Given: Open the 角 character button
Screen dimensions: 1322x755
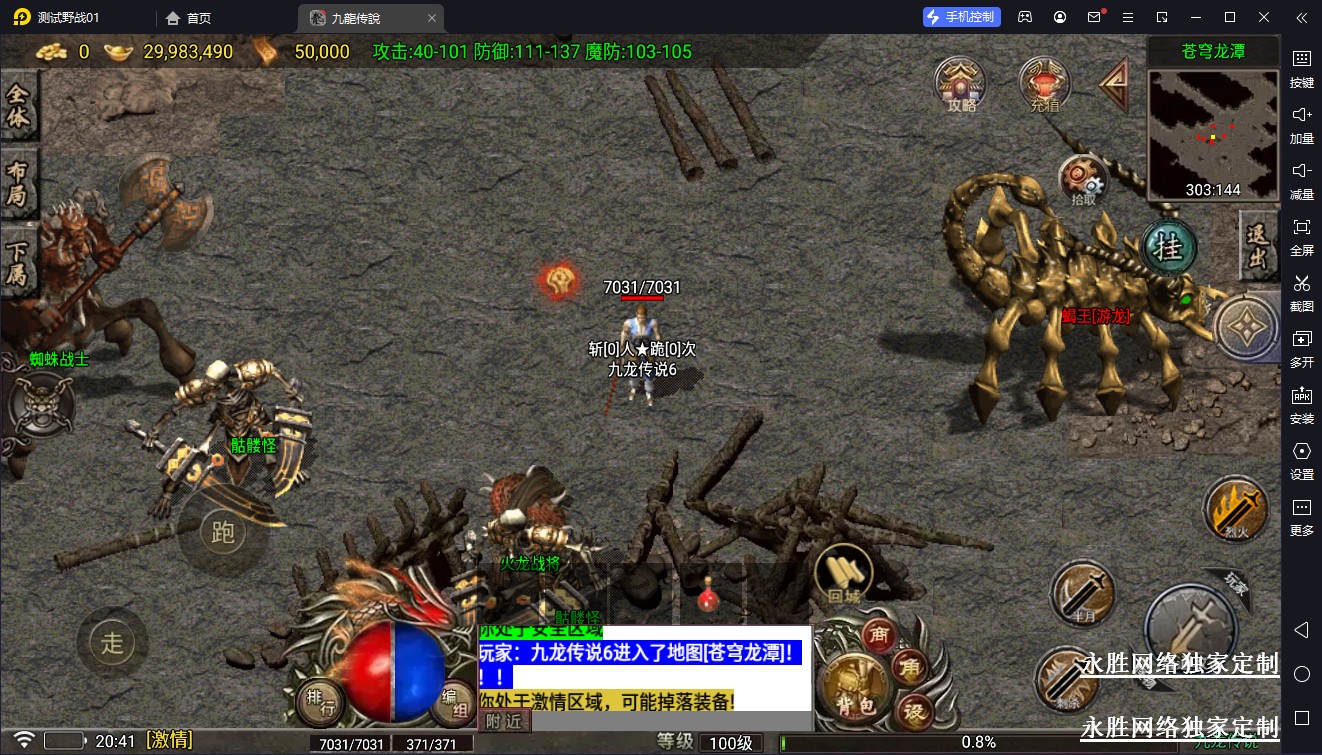Looking at the screenshot, I should [x=911, y=669].
